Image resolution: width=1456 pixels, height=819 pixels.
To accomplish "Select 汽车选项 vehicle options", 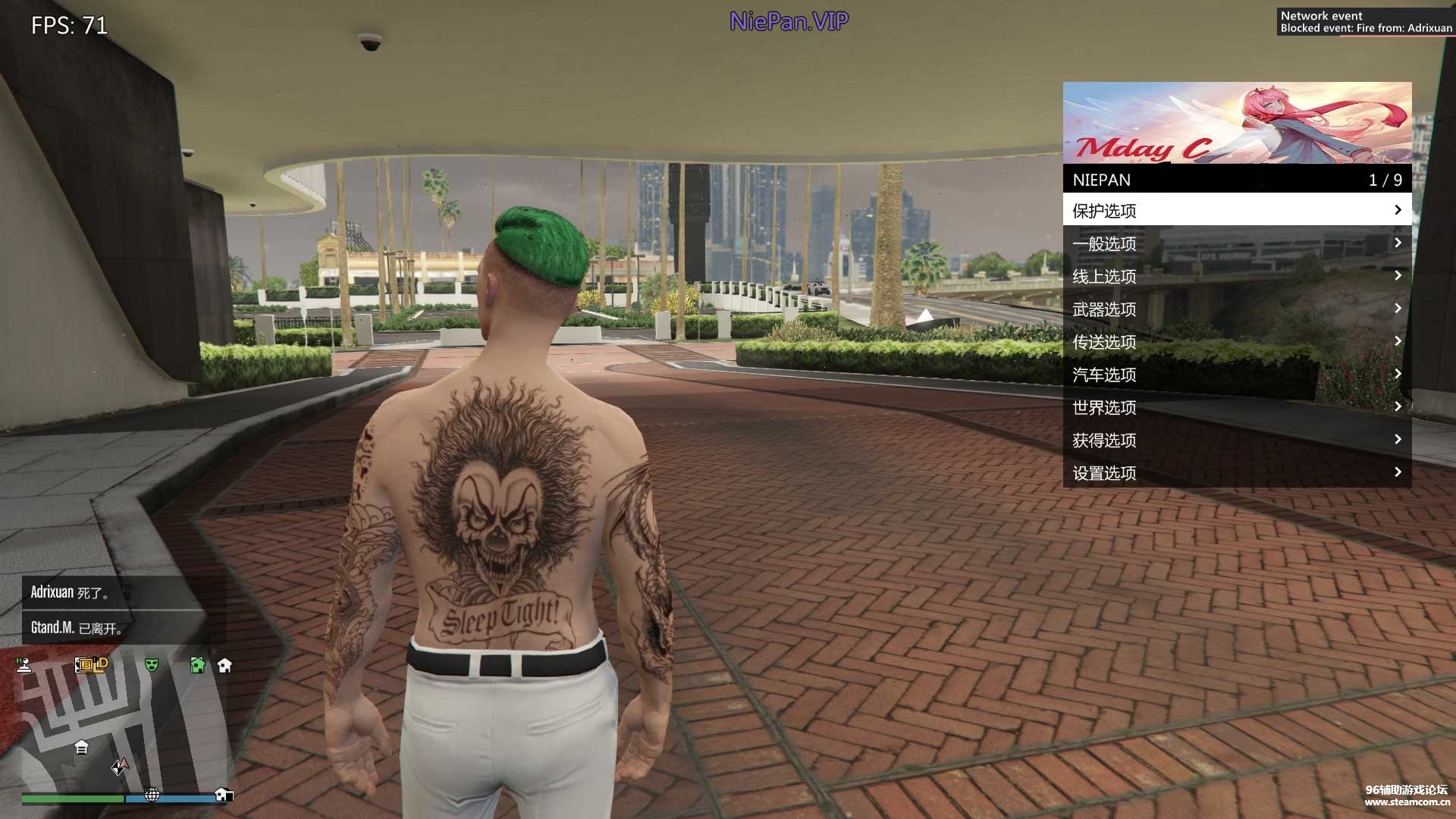I will 1236,374.
